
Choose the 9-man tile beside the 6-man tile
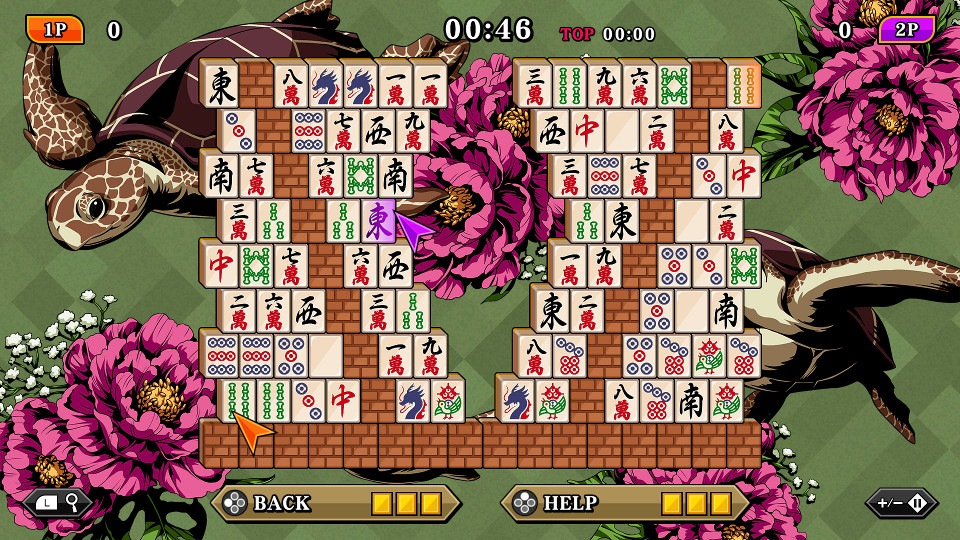(603, 86)
